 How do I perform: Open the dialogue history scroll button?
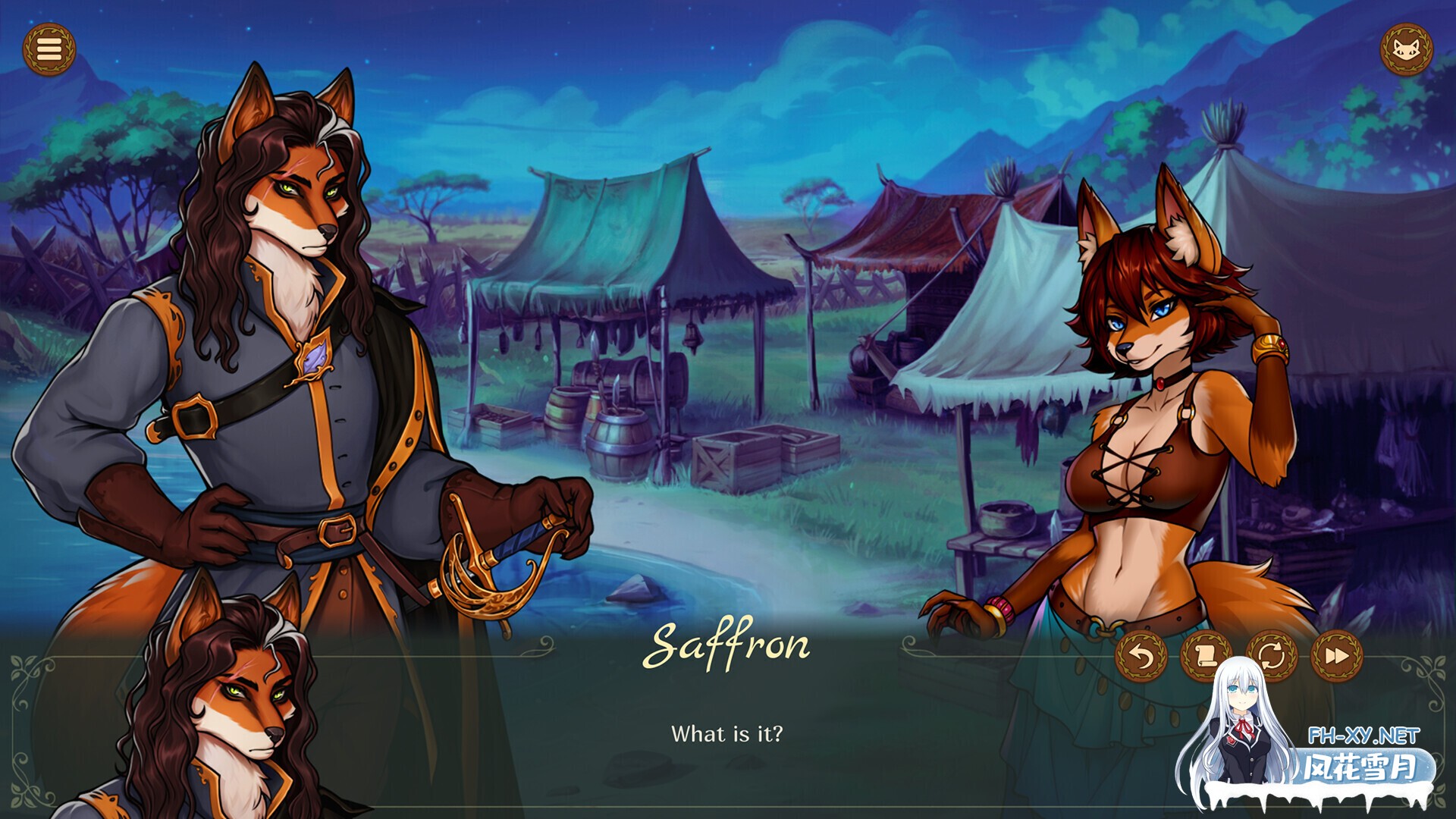coord(1206,656)
